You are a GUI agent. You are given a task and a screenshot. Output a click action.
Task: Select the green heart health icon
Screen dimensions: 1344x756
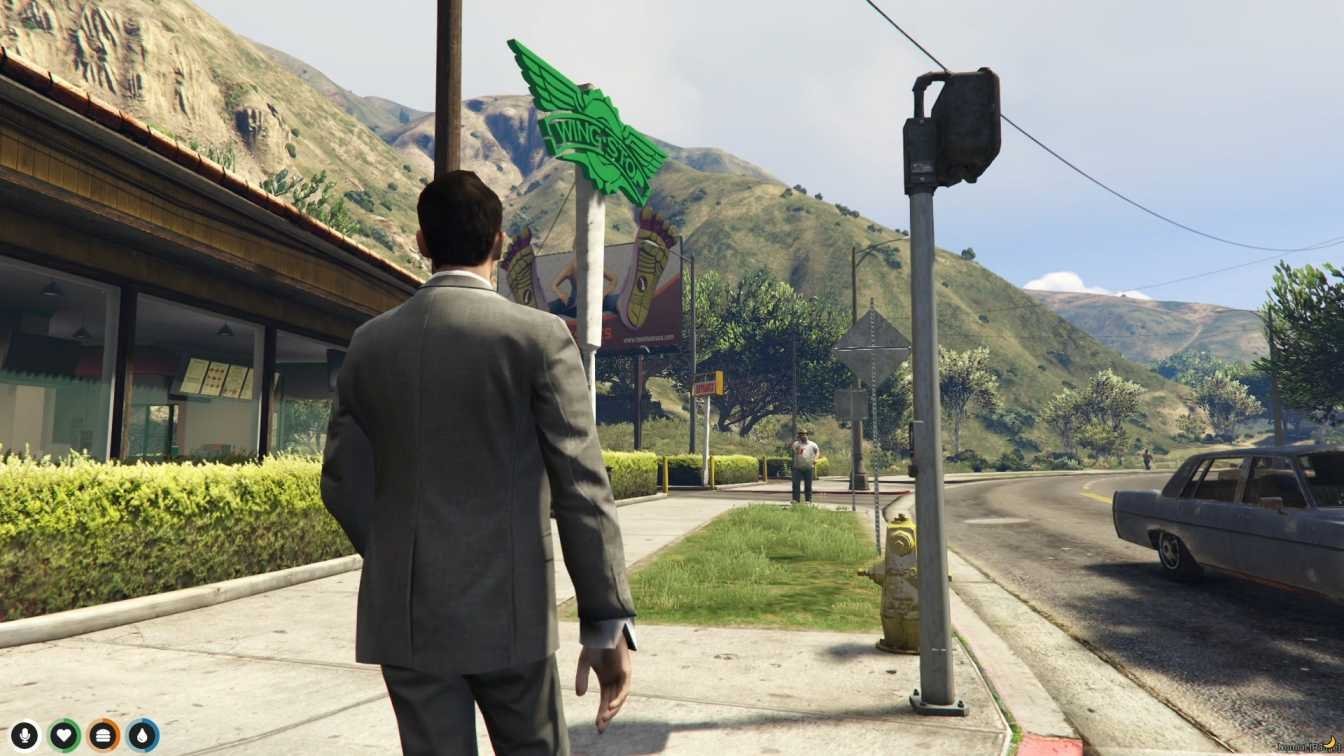pos(65,735)
